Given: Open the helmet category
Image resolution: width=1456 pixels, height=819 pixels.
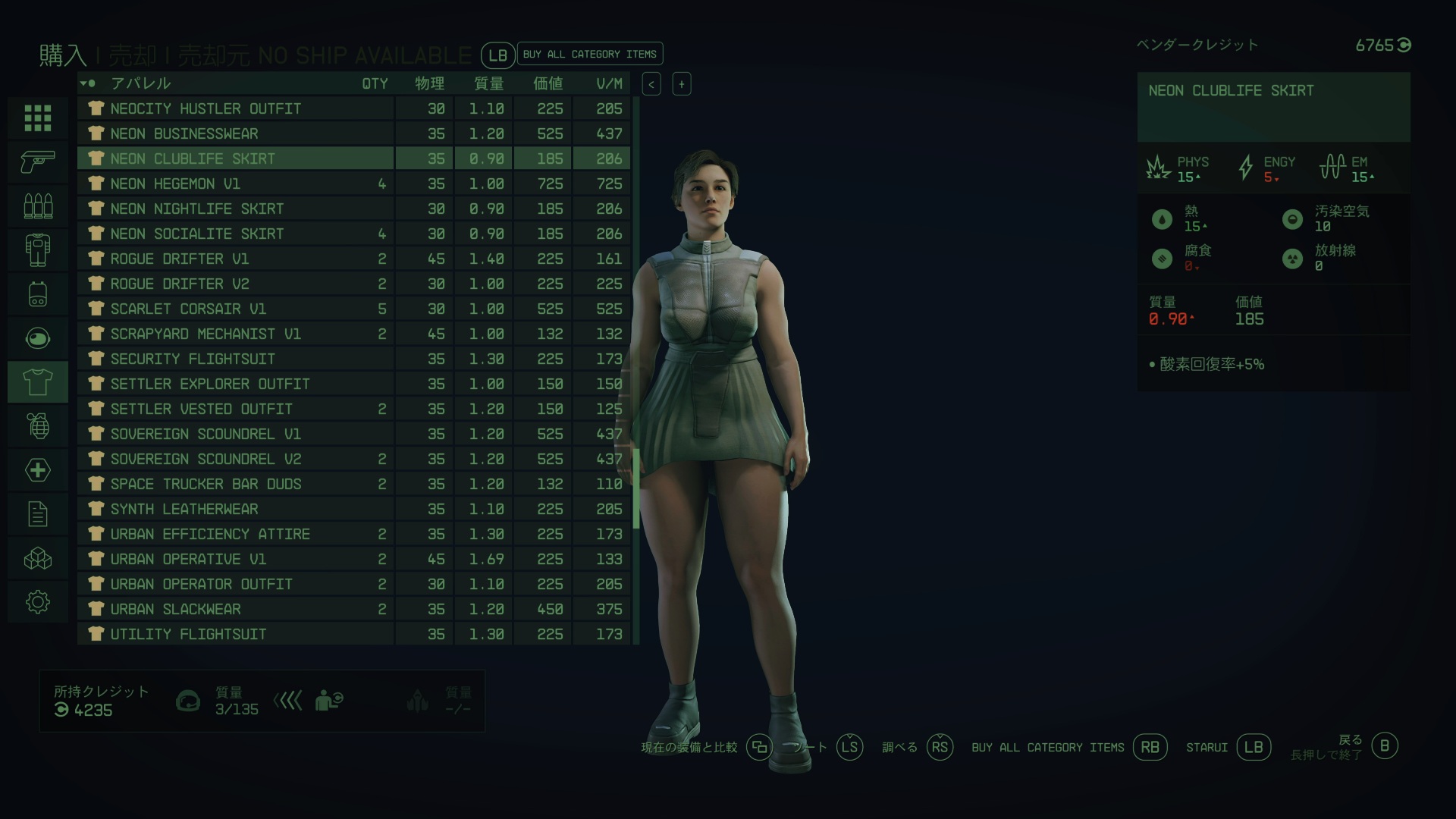Looking at the screenshot, I should [x=38, y=337].
